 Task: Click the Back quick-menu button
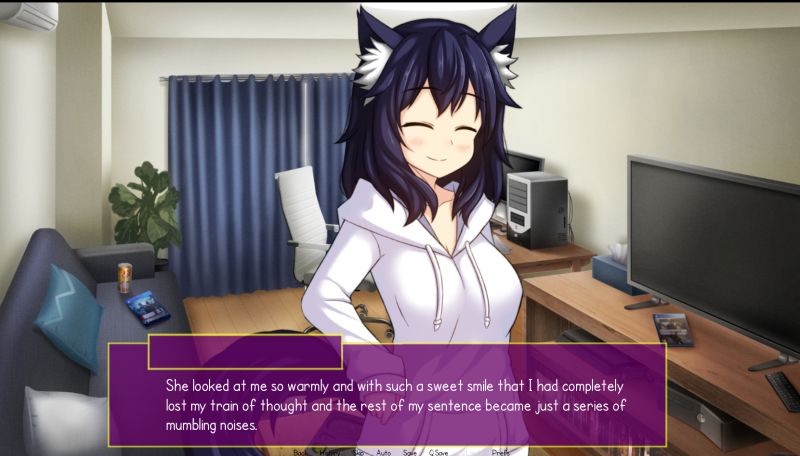300,452
